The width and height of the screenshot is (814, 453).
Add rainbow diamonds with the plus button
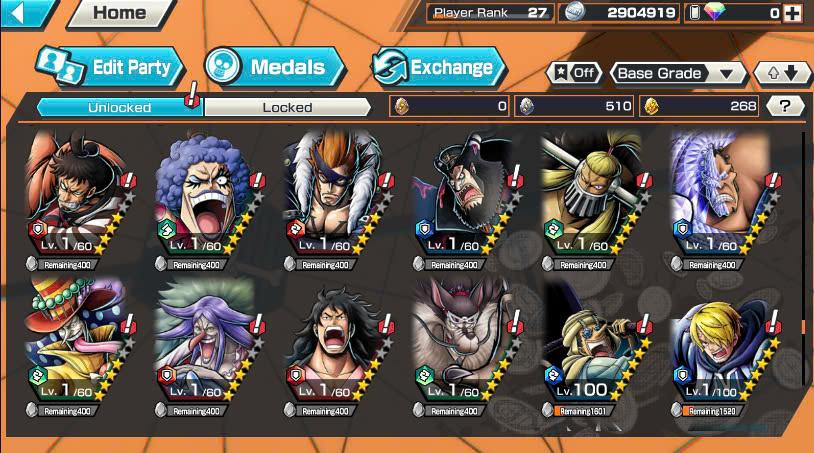[792, 13]
